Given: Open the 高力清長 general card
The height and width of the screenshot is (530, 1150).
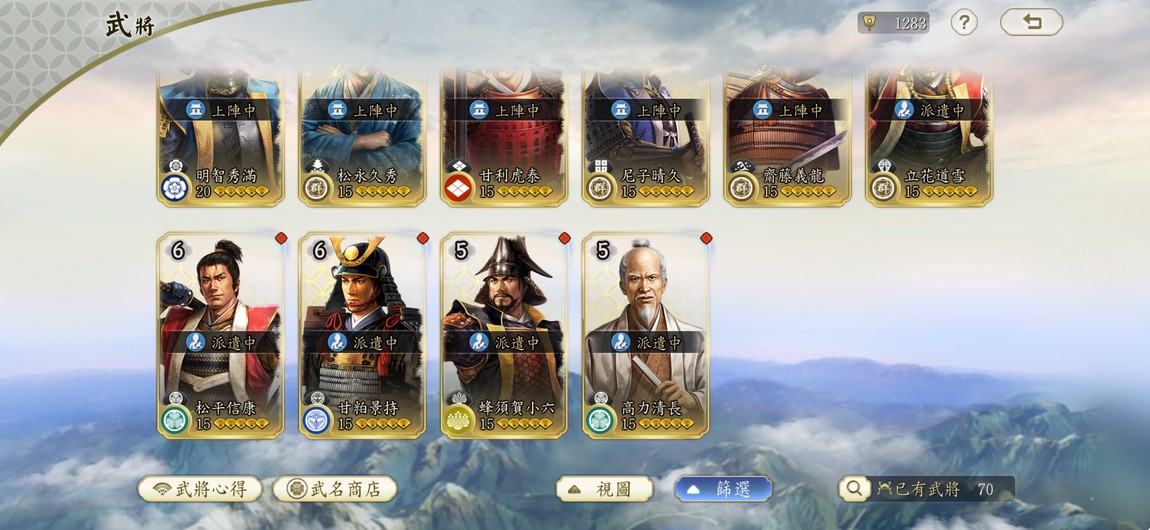Looking at the screenshot, I should point(646,335).
